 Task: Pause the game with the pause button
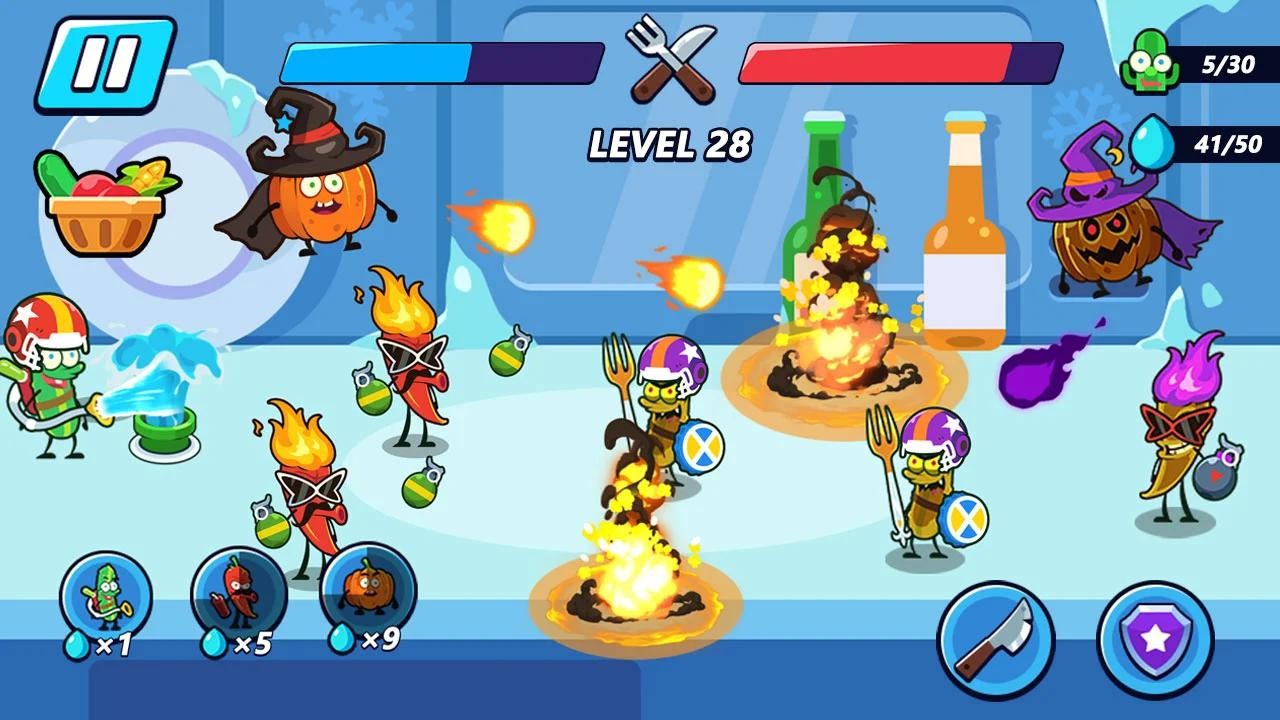[105, 64]
